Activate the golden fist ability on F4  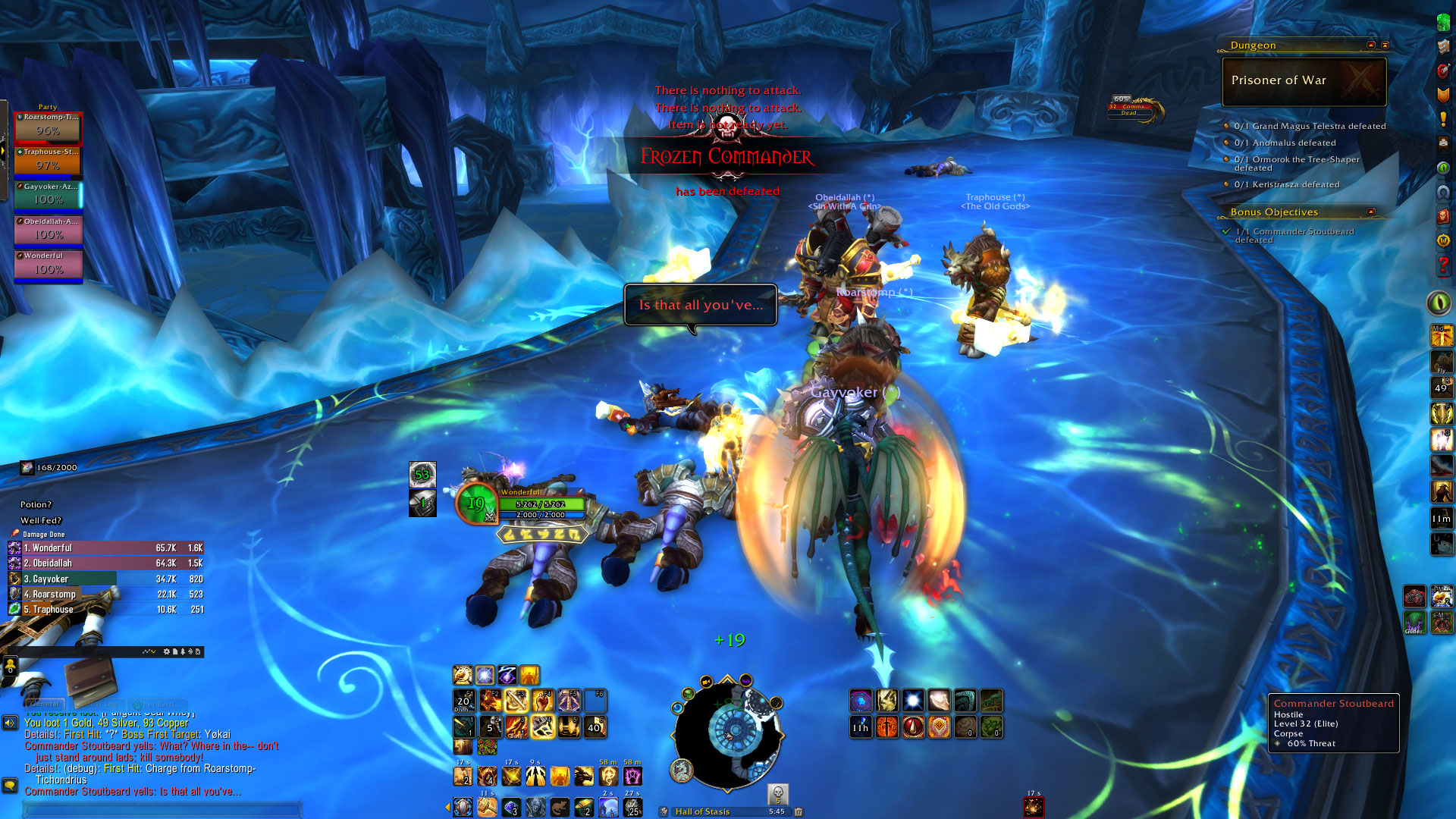(x=542, y=701)
